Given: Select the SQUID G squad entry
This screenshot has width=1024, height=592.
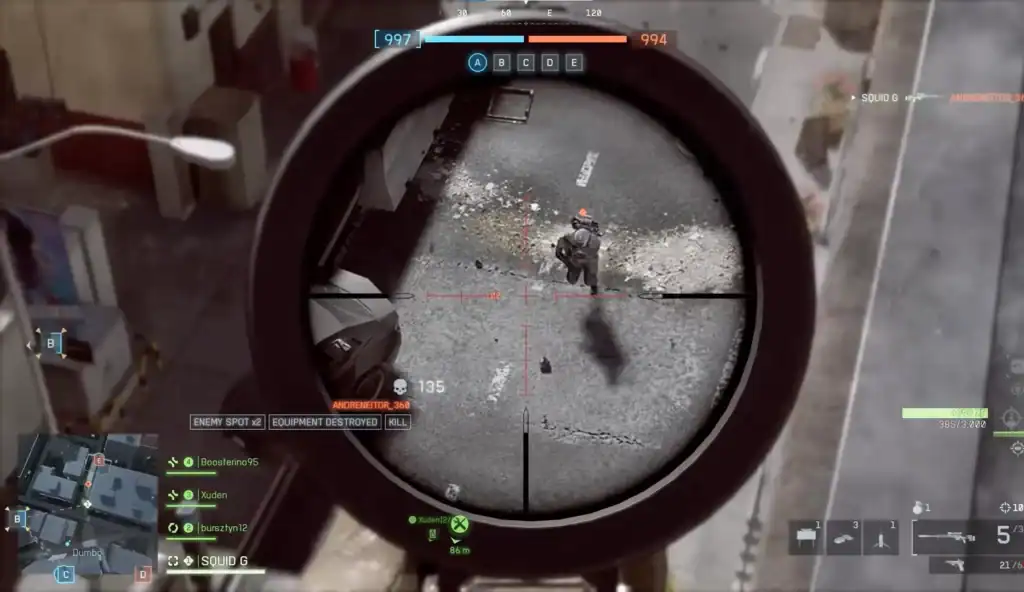Looking at the screenshot, I should [x=222, y=561].
